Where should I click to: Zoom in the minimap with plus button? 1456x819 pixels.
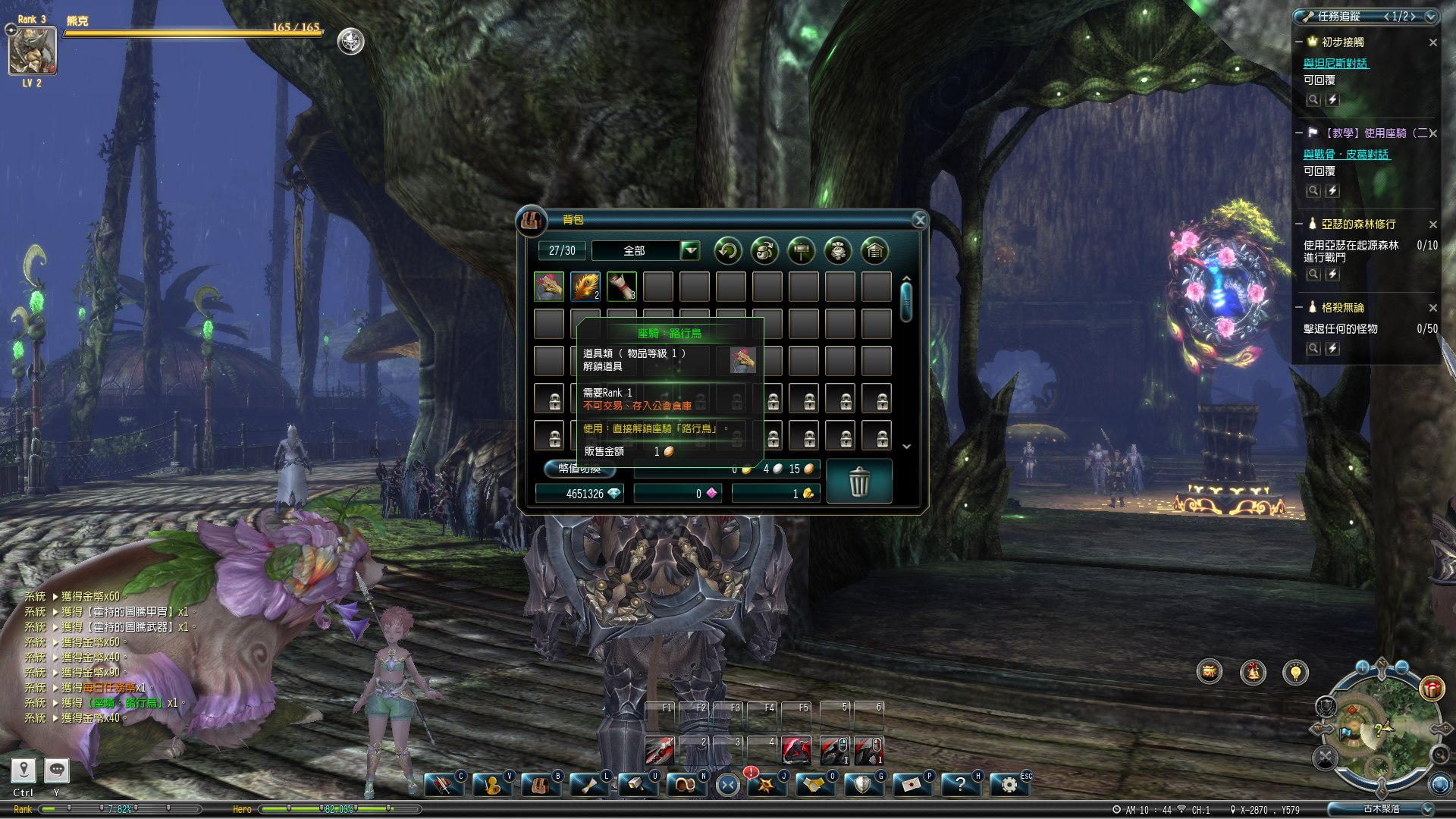(1363, 667)
